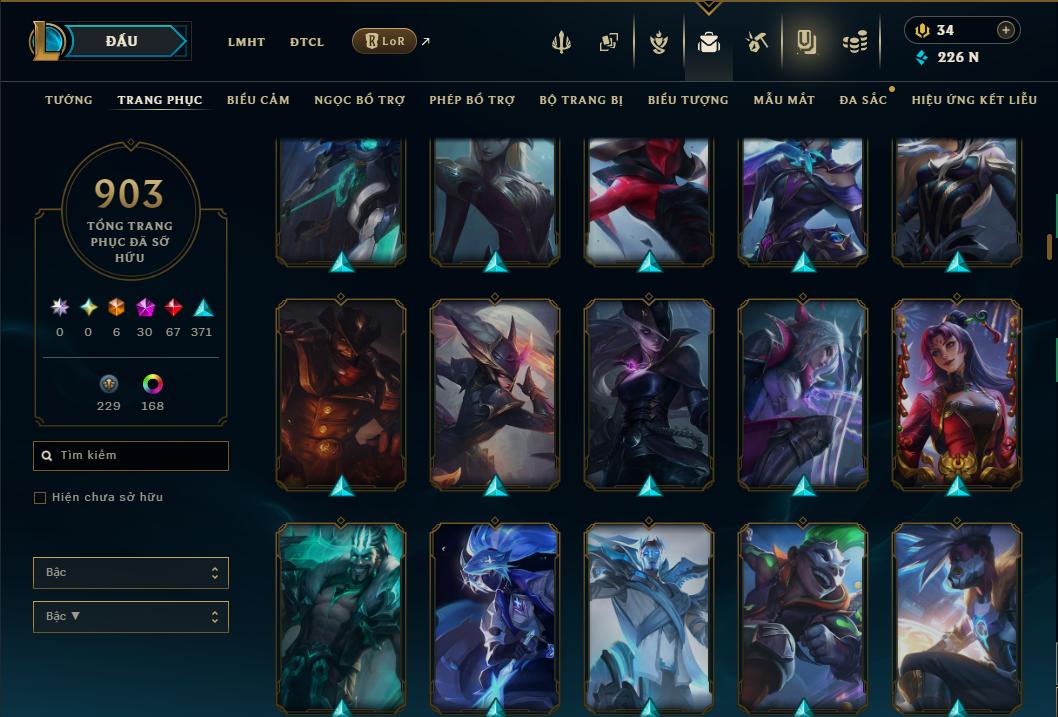This screenshot has width=1058, height=717.
Task: Open the LoR launcher button
Action: pos(384,41)
